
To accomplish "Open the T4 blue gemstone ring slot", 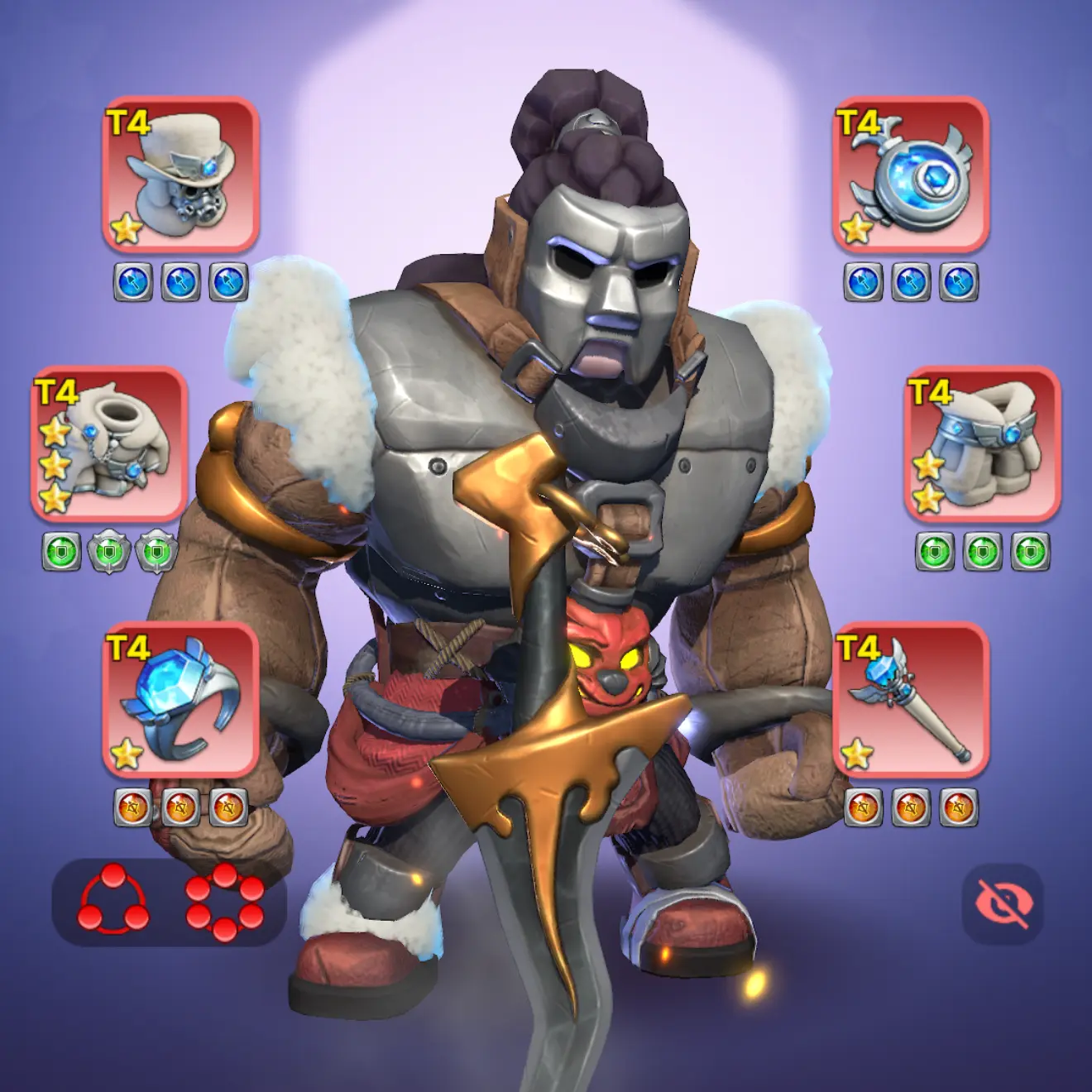I will [x=180, y=699].
